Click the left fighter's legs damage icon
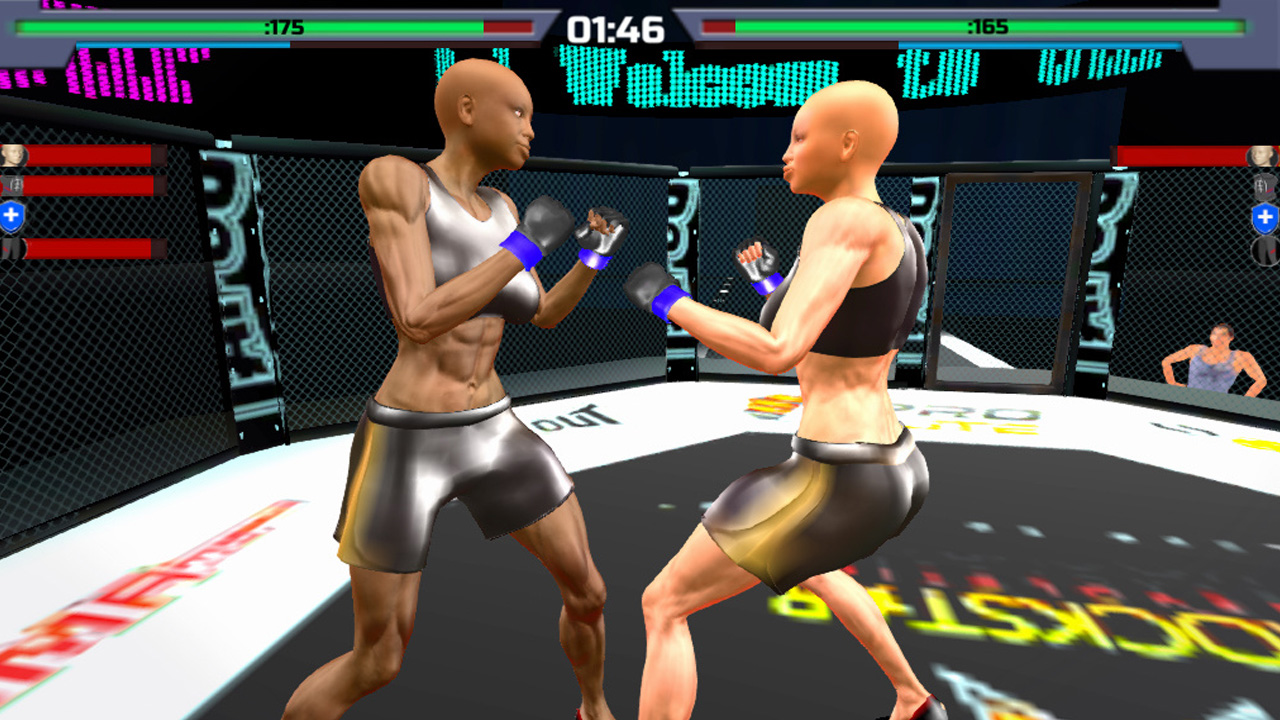The width and height of the screenshot is (1280, 720). 10,250
